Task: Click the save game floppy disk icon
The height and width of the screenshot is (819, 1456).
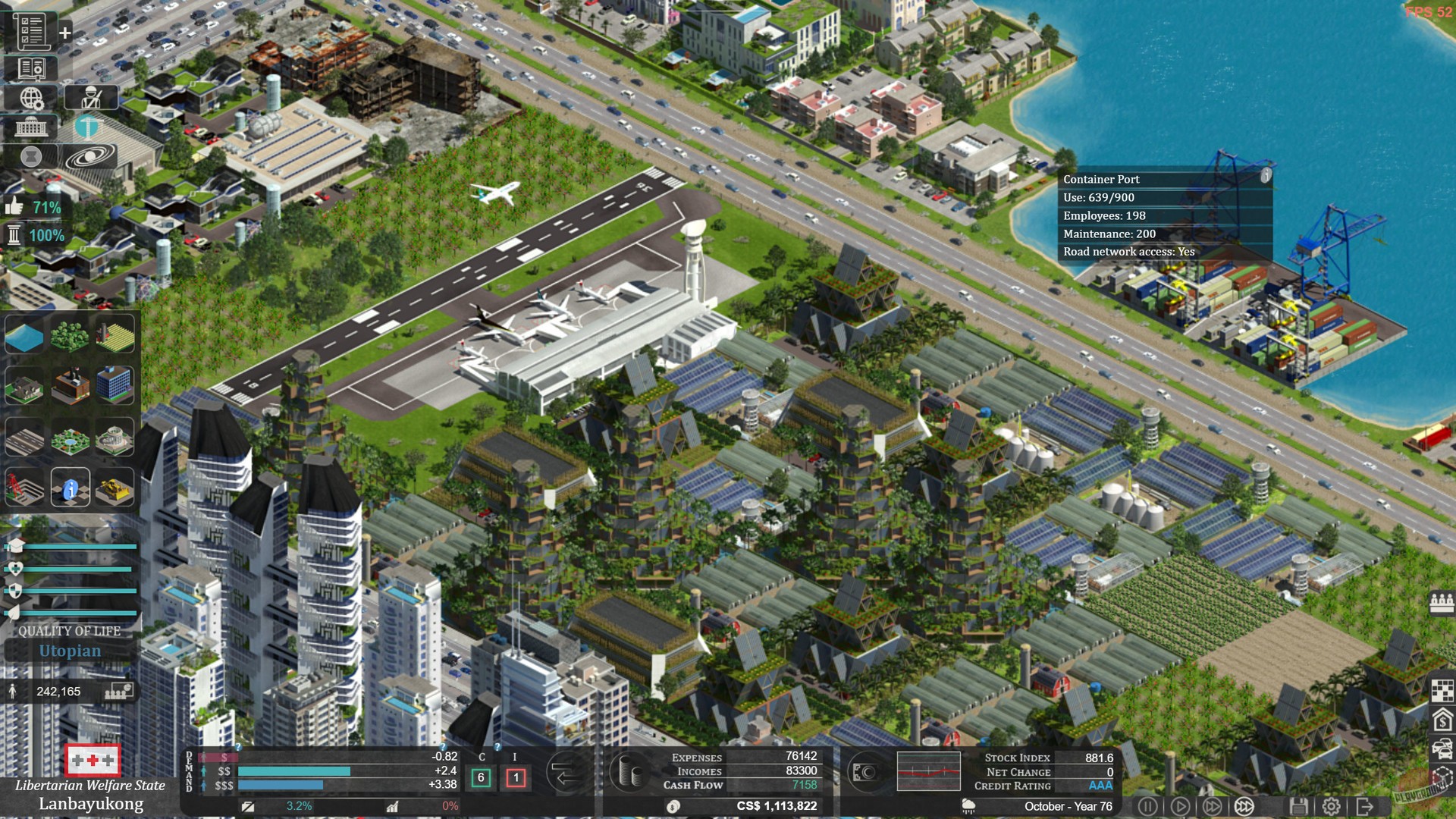Action: coord(1298,805)
